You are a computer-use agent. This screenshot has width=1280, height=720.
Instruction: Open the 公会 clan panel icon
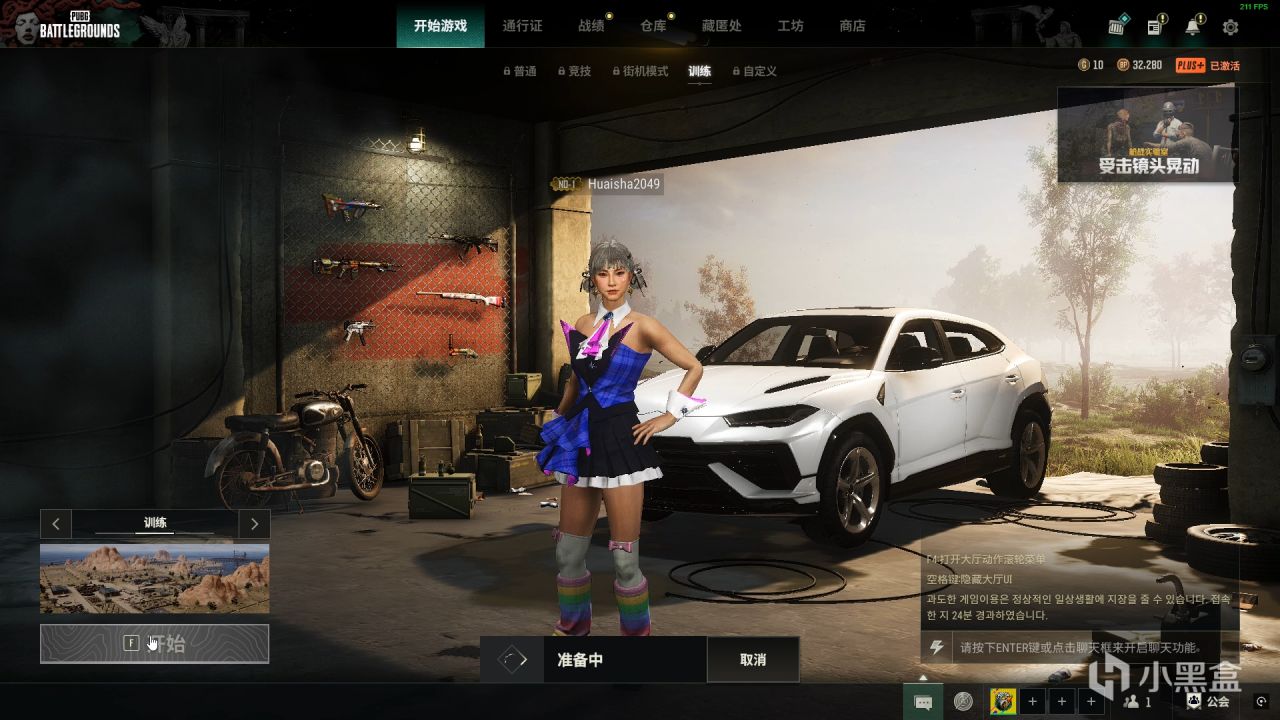[x=1204, y=702]
